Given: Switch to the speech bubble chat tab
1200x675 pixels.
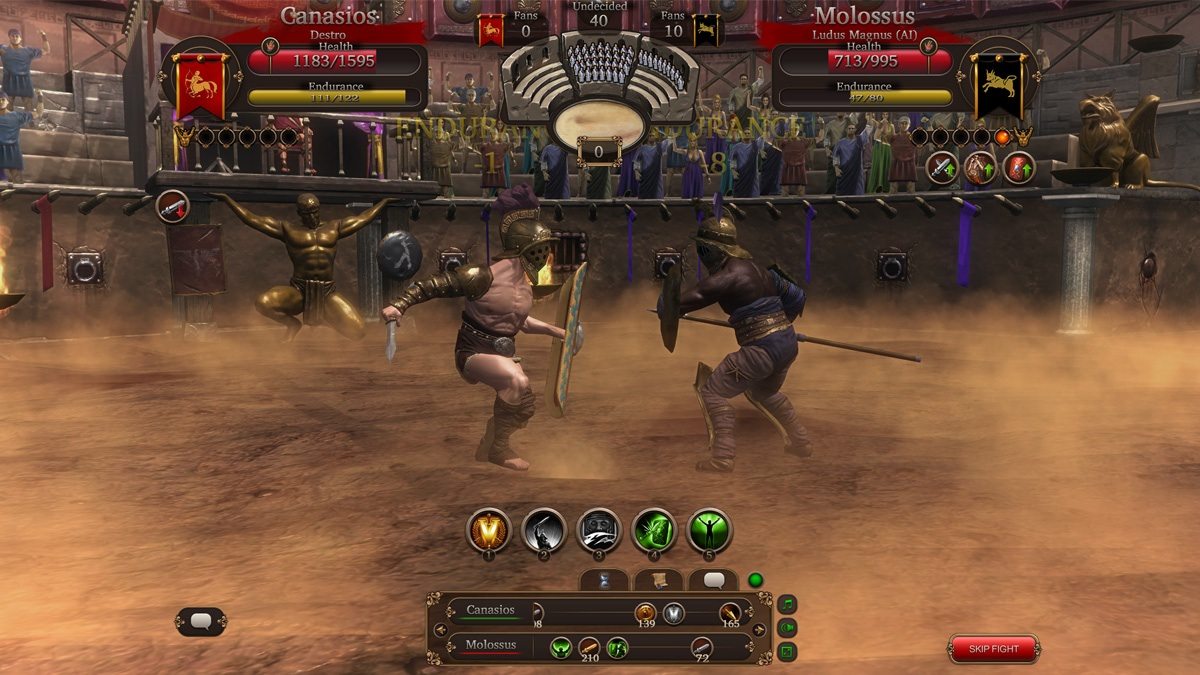Looking at the screenshot, I should coord(713,581).
